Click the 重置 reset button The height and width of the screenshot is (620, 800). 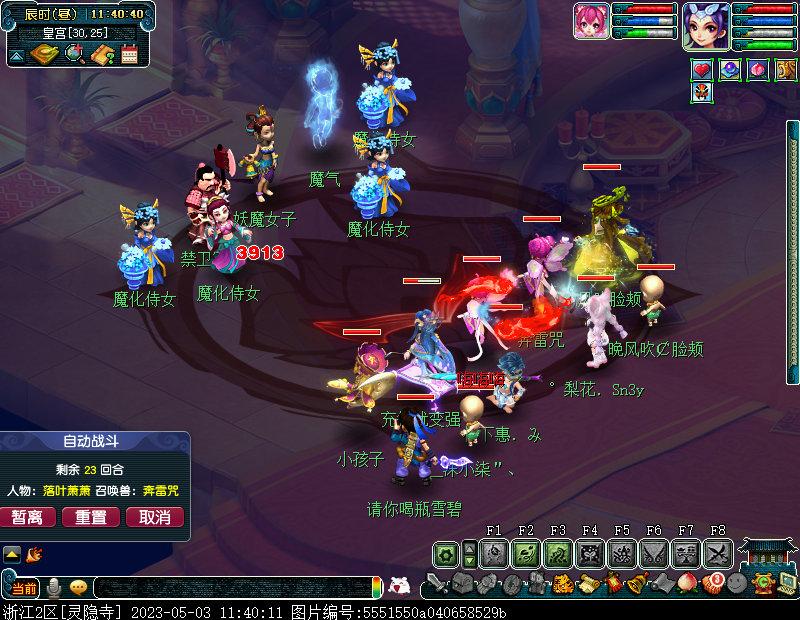click(91, 517)
